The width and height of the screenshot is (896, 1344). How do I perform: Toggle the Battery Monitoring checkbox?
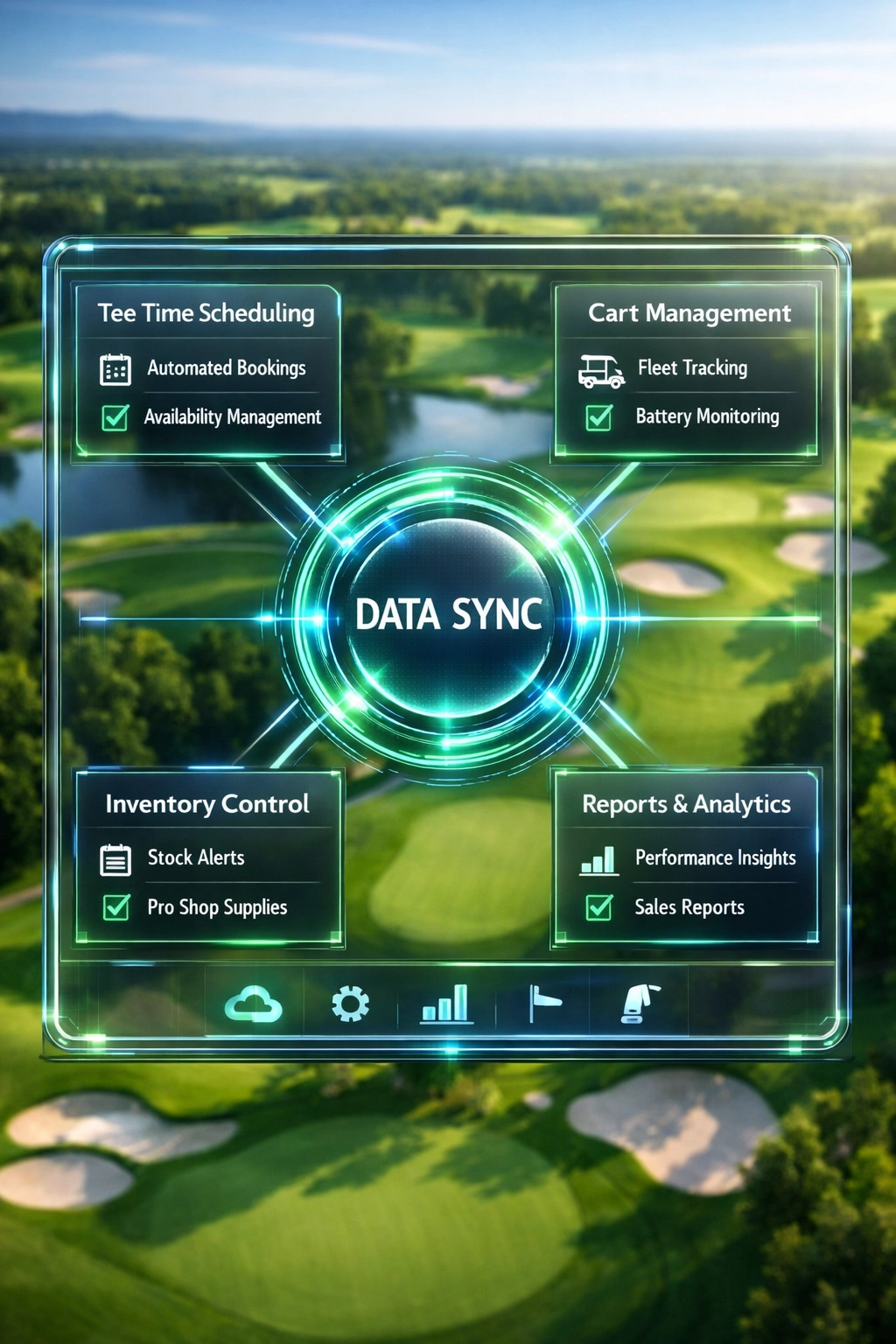(x=599, y=417)
